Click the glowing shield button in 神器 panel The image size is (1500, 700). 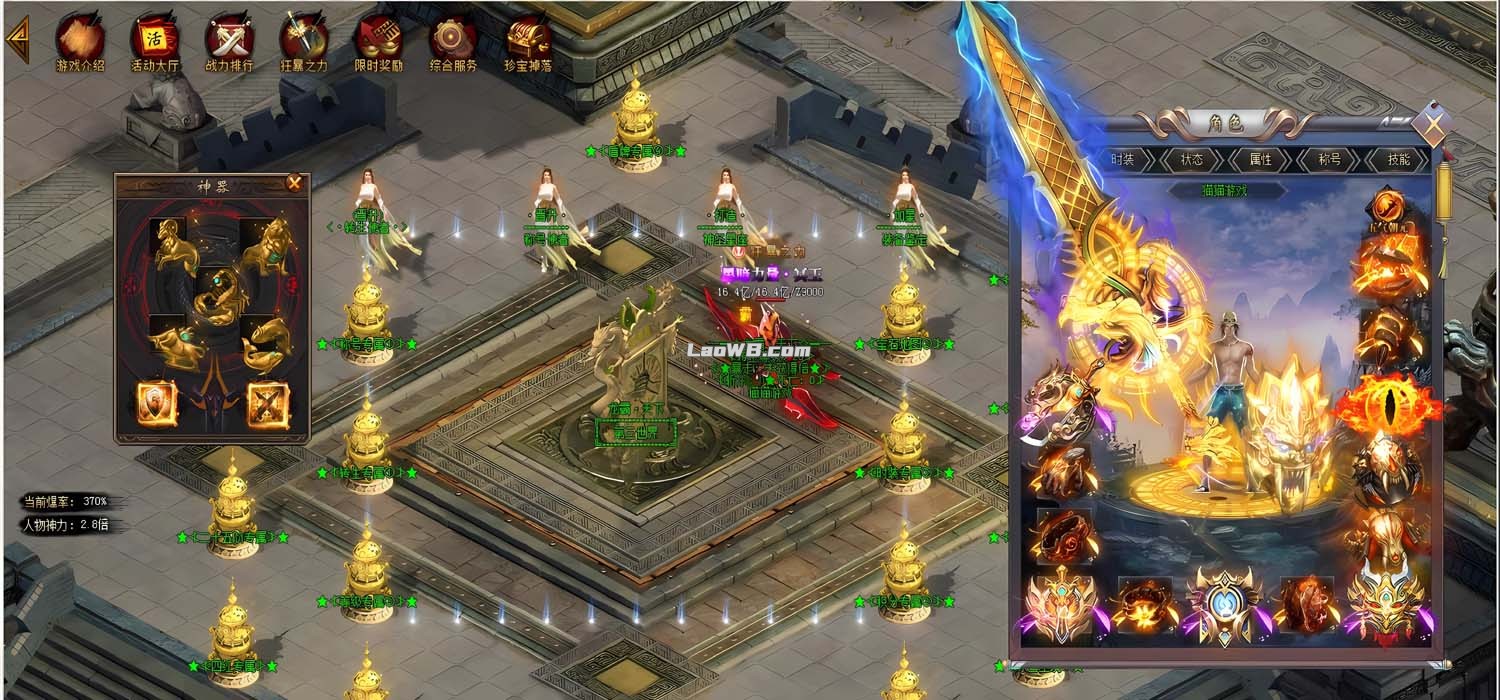coord(157,402)
